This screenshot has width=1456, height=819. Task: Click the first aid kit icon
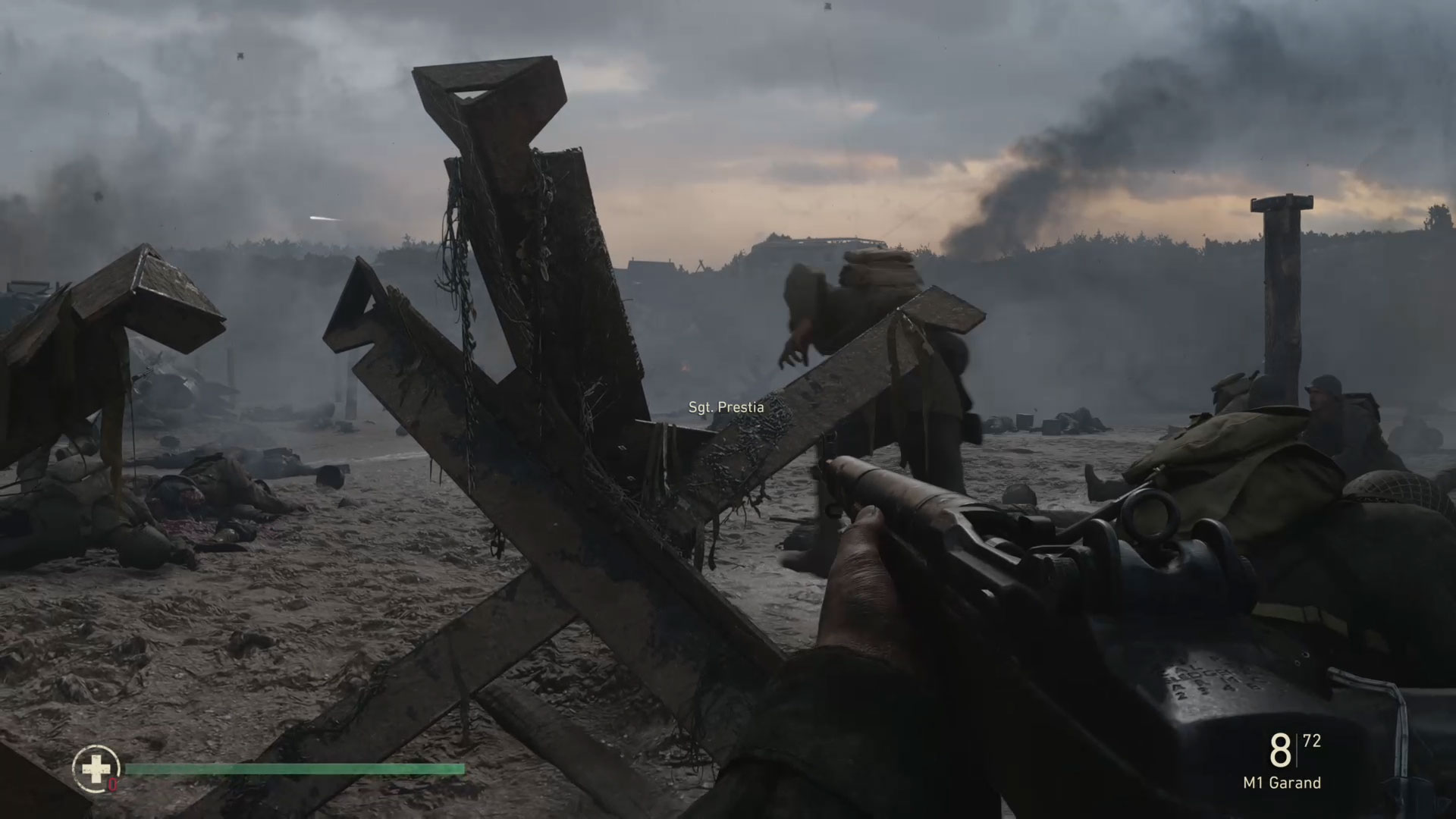coord(96,769)
